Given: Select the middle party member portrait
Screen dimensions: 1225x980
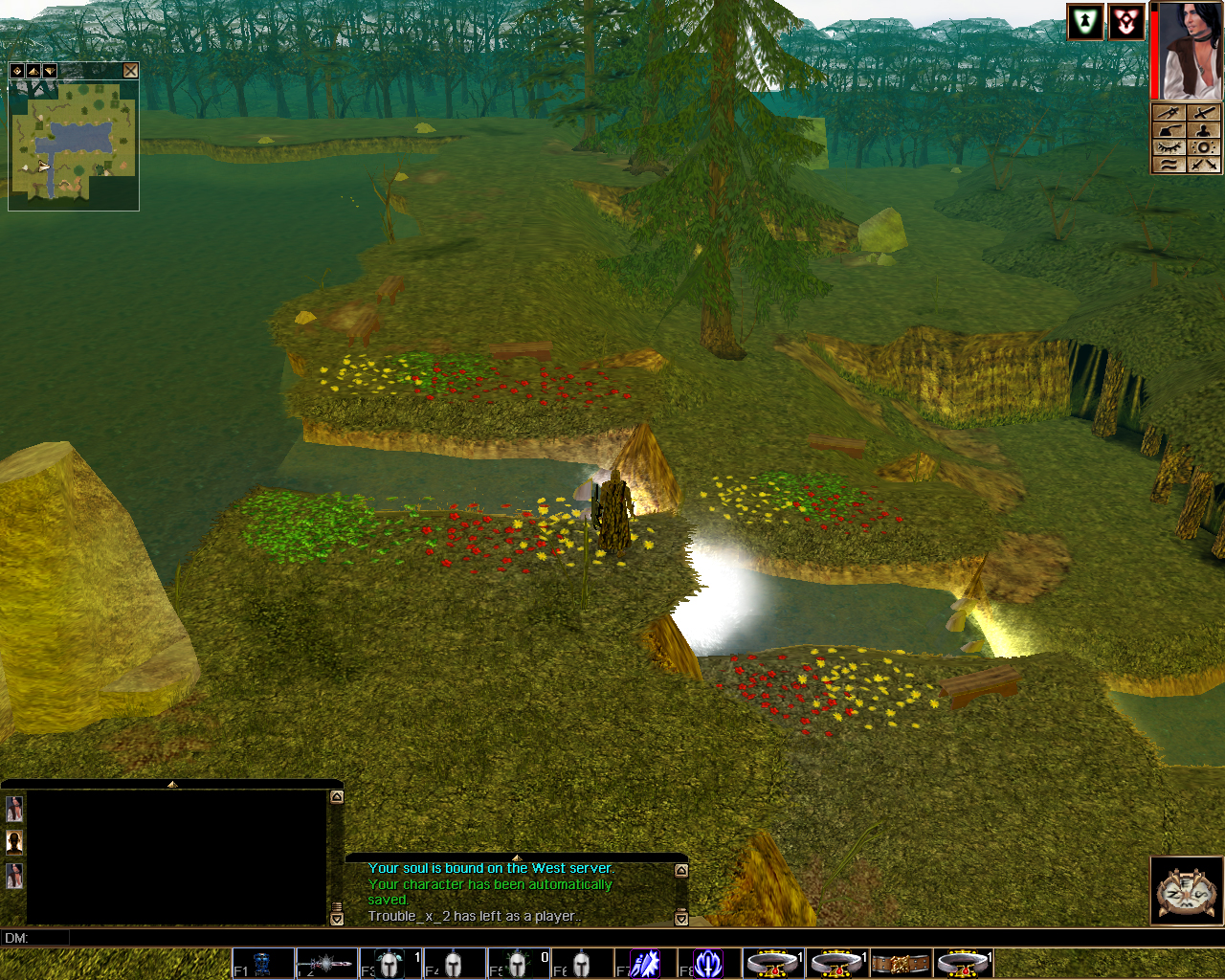Looking at the screenshot, I should (x=14, y=842).
